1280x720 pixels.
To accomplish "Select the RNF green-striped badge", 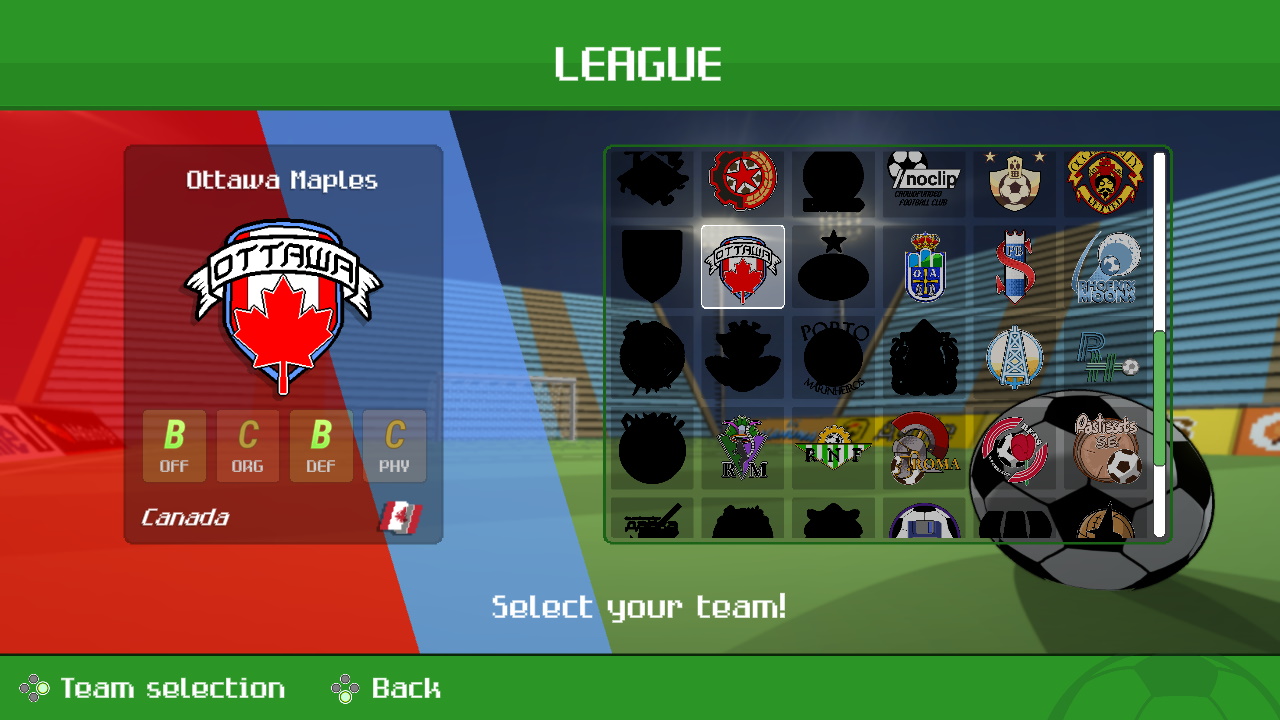I will coord(833,447).
